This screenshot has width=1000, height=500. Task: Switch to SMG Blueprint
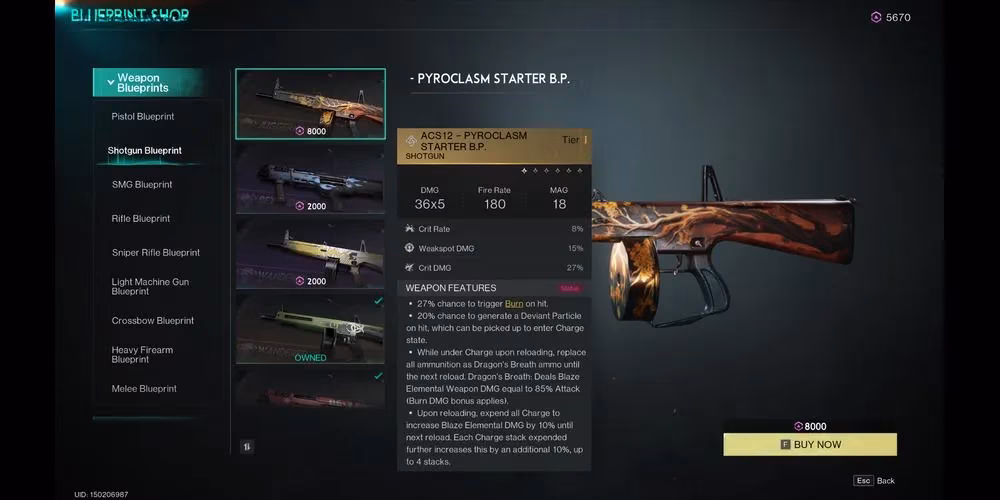pyautogui.click(x=142, y=185)
